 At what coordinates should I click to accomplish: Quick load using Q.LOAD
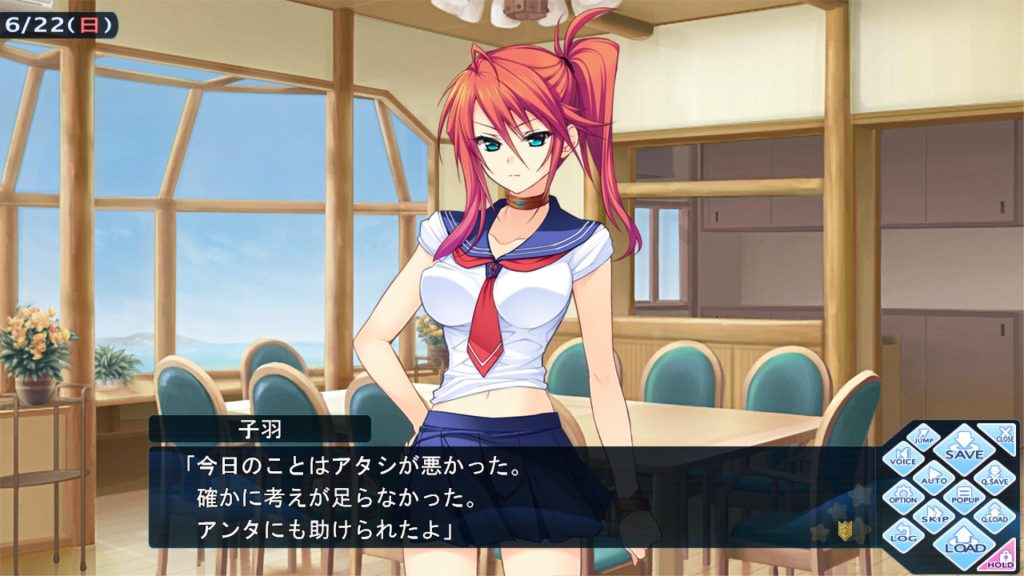[x=994, y=515]
